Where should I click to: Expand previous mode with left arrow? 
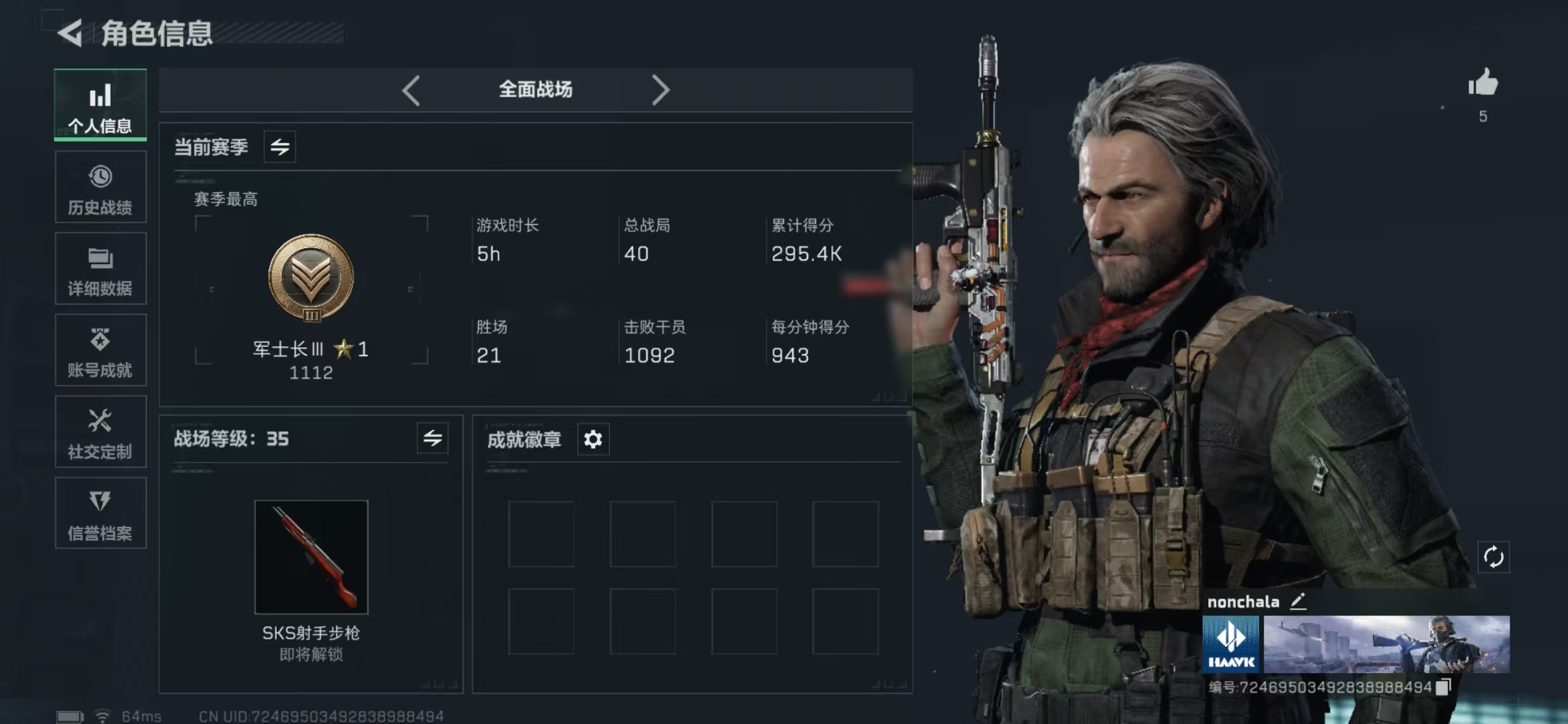(411, 89)
